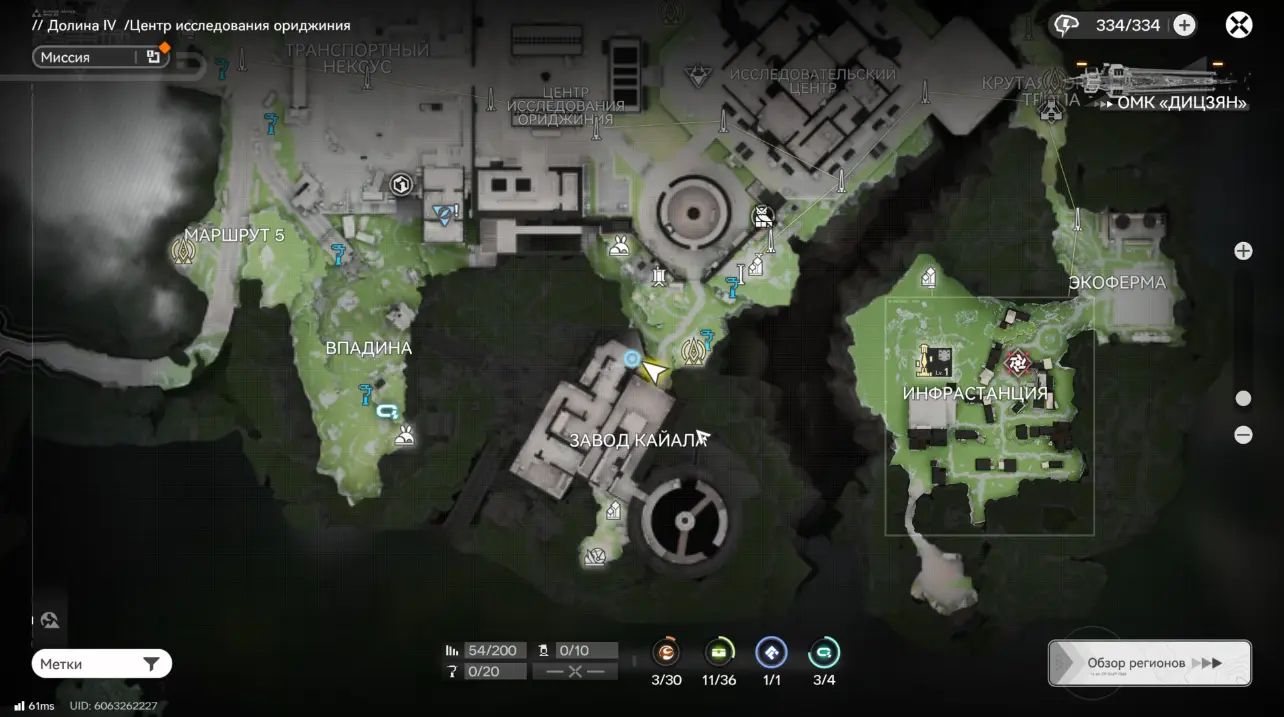Image resolution: width=1284 pixels, height=717 pixels.
Task: Adjust the map zoom slider handle
Action: 1243,398
